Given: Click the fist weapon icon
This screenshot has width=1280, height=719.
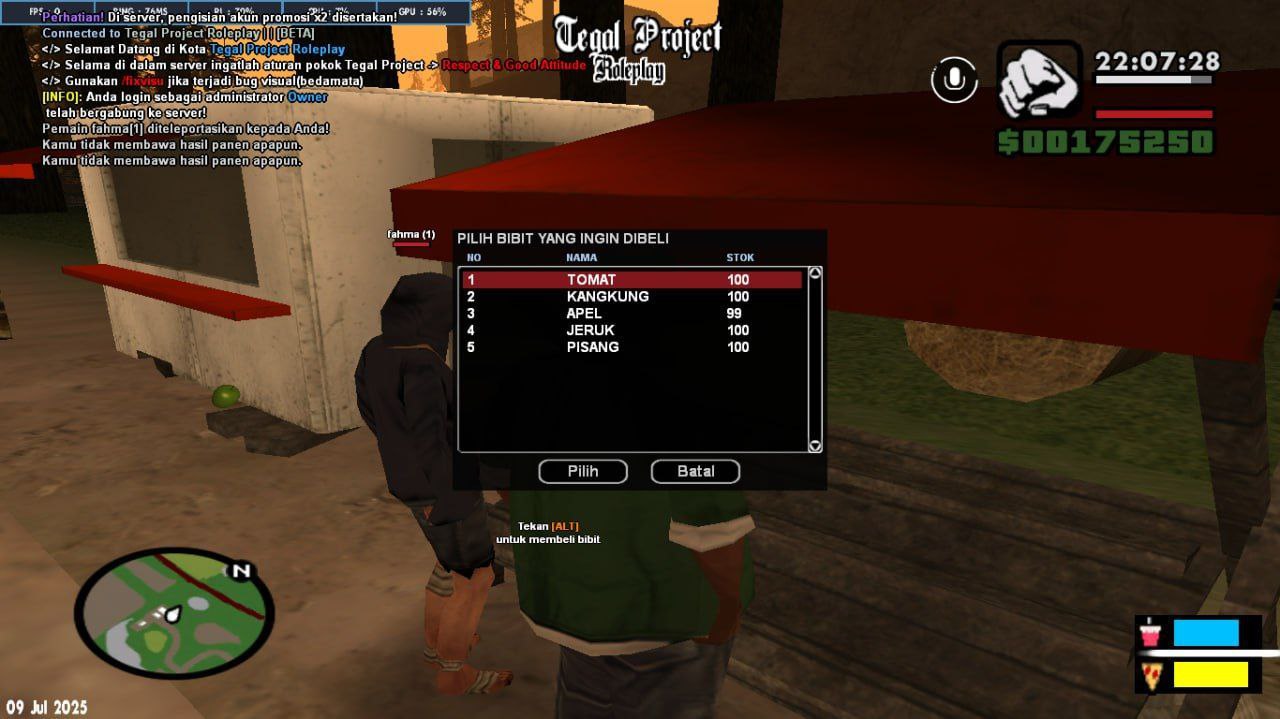Looking at the screenshot, I should coord(1040,81).
